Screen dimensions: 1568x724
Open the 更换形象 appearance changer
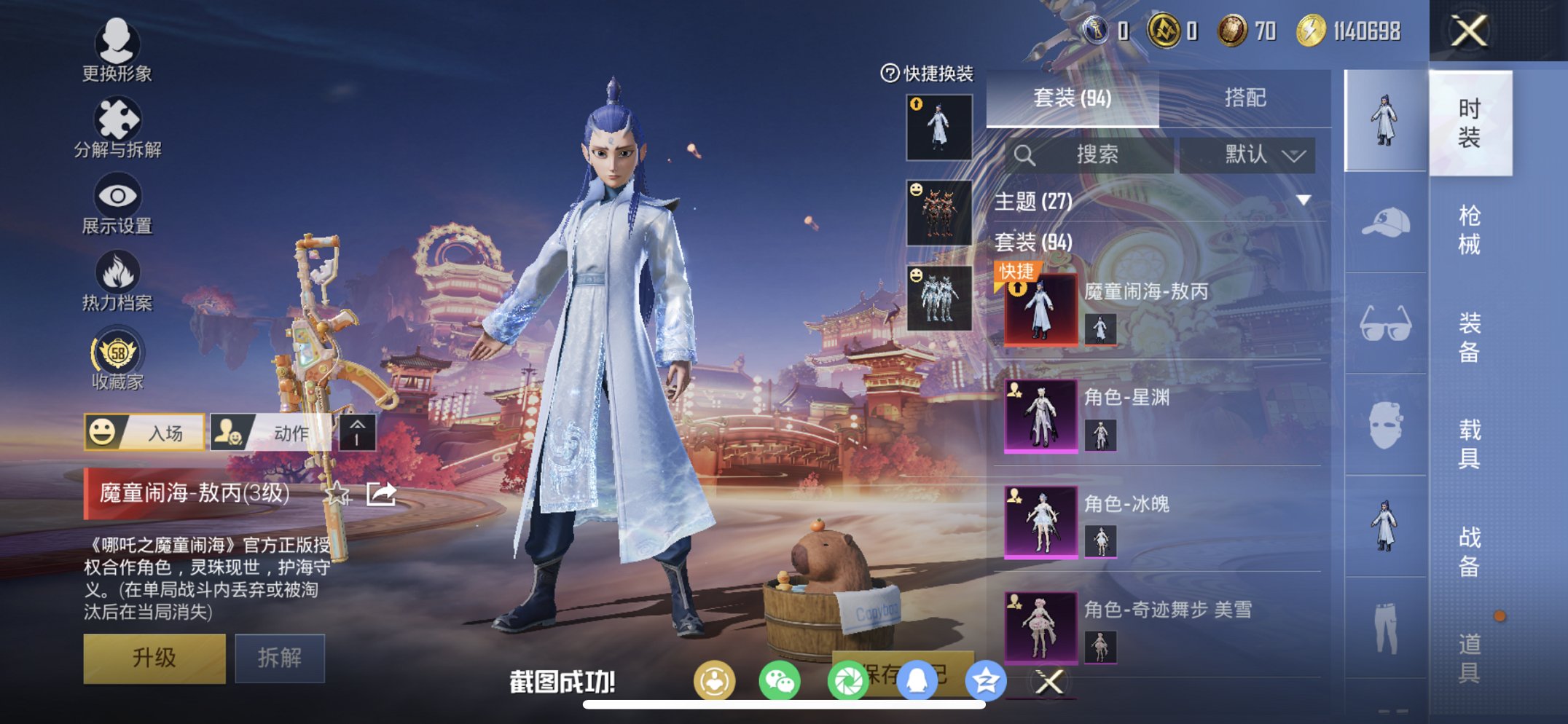pos(121,55)
